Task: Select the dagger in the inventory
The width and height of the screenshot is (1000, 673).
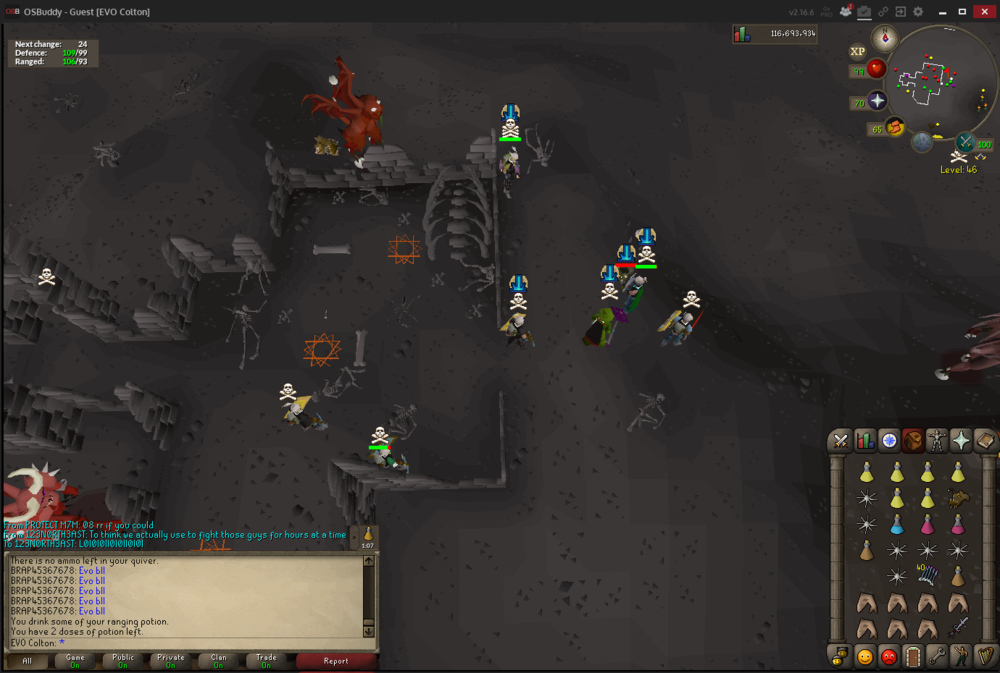Action: point(958,628)
